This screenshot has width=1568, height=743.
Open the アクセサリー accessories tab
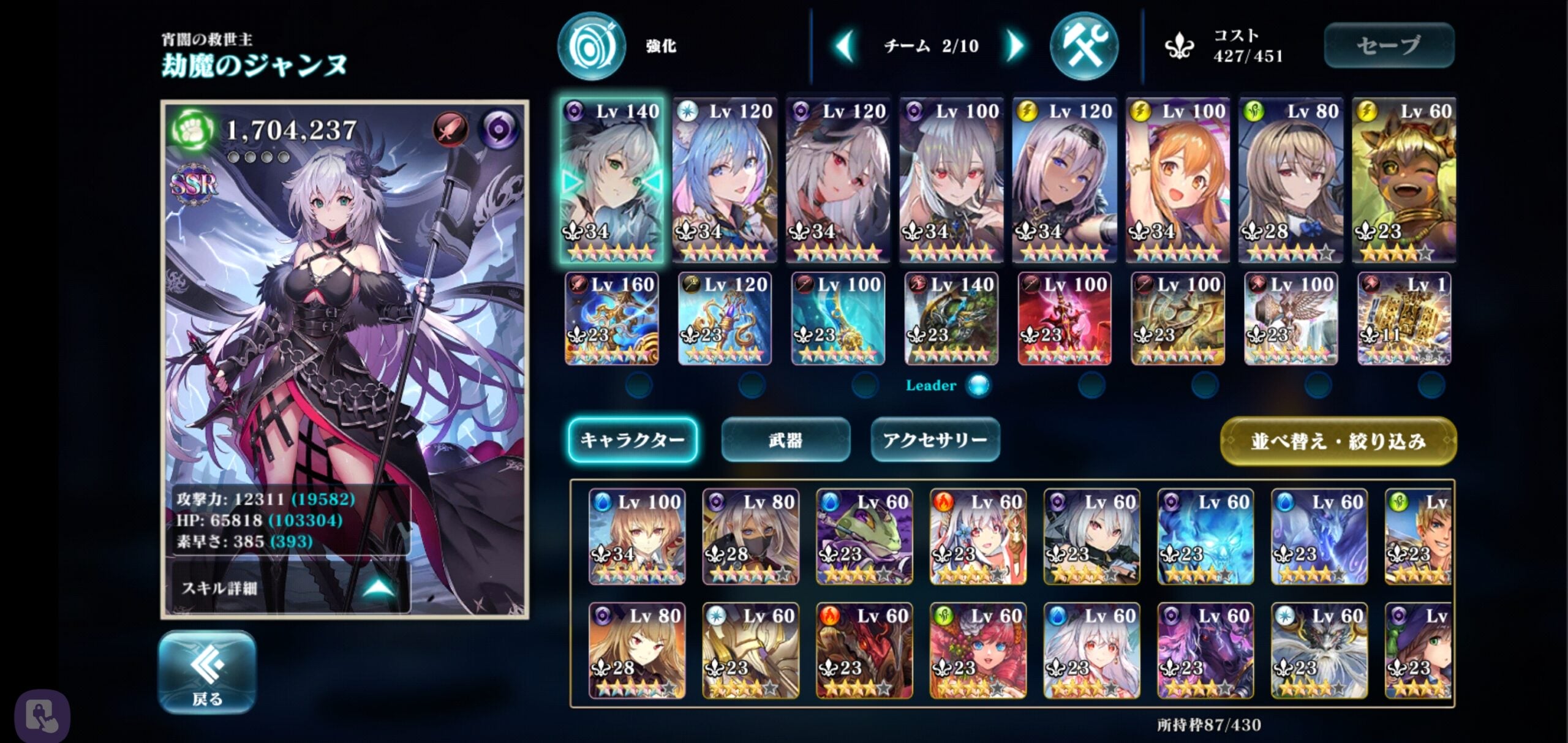935,440
